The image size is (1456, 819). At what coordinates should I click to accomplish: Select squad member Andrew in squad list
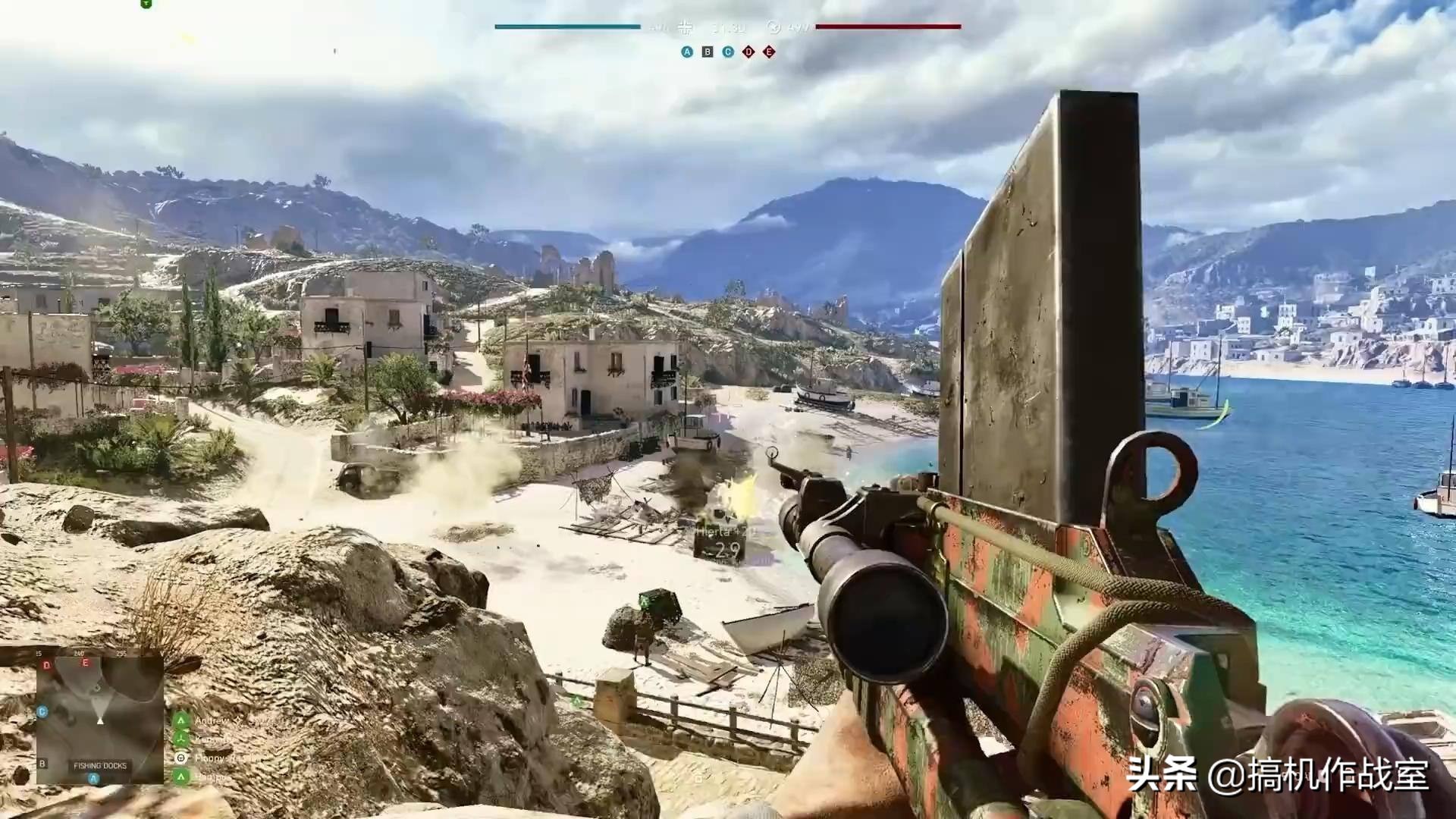[x=217, y=720]
